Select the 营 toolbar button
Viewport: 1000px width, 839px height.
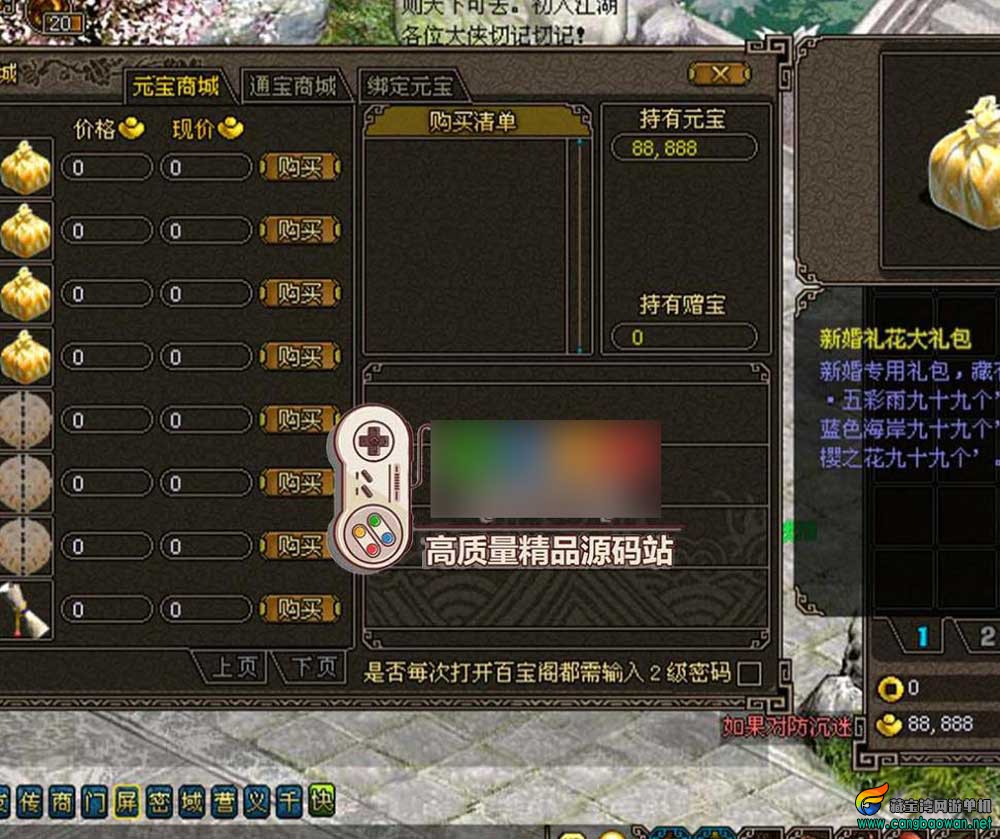223,801
